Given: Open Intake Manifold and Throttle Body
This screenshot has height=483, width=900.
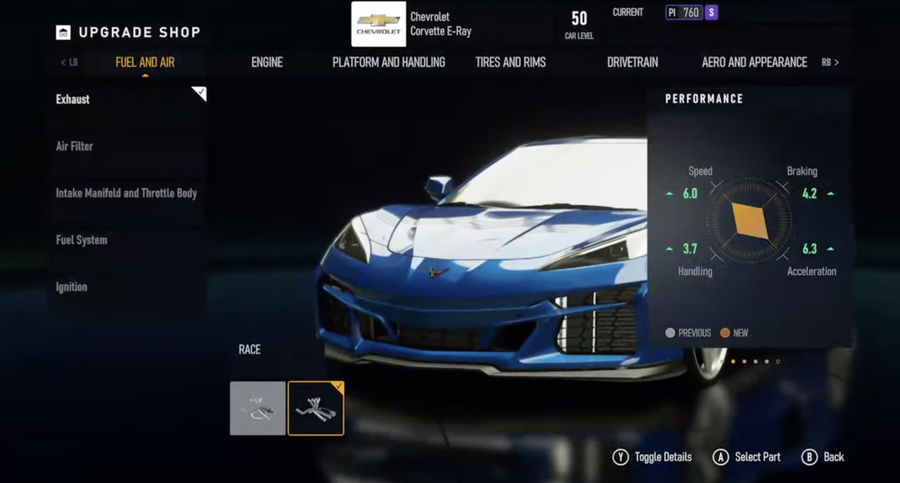Looking at the screenshot, I should coord(126,193).
